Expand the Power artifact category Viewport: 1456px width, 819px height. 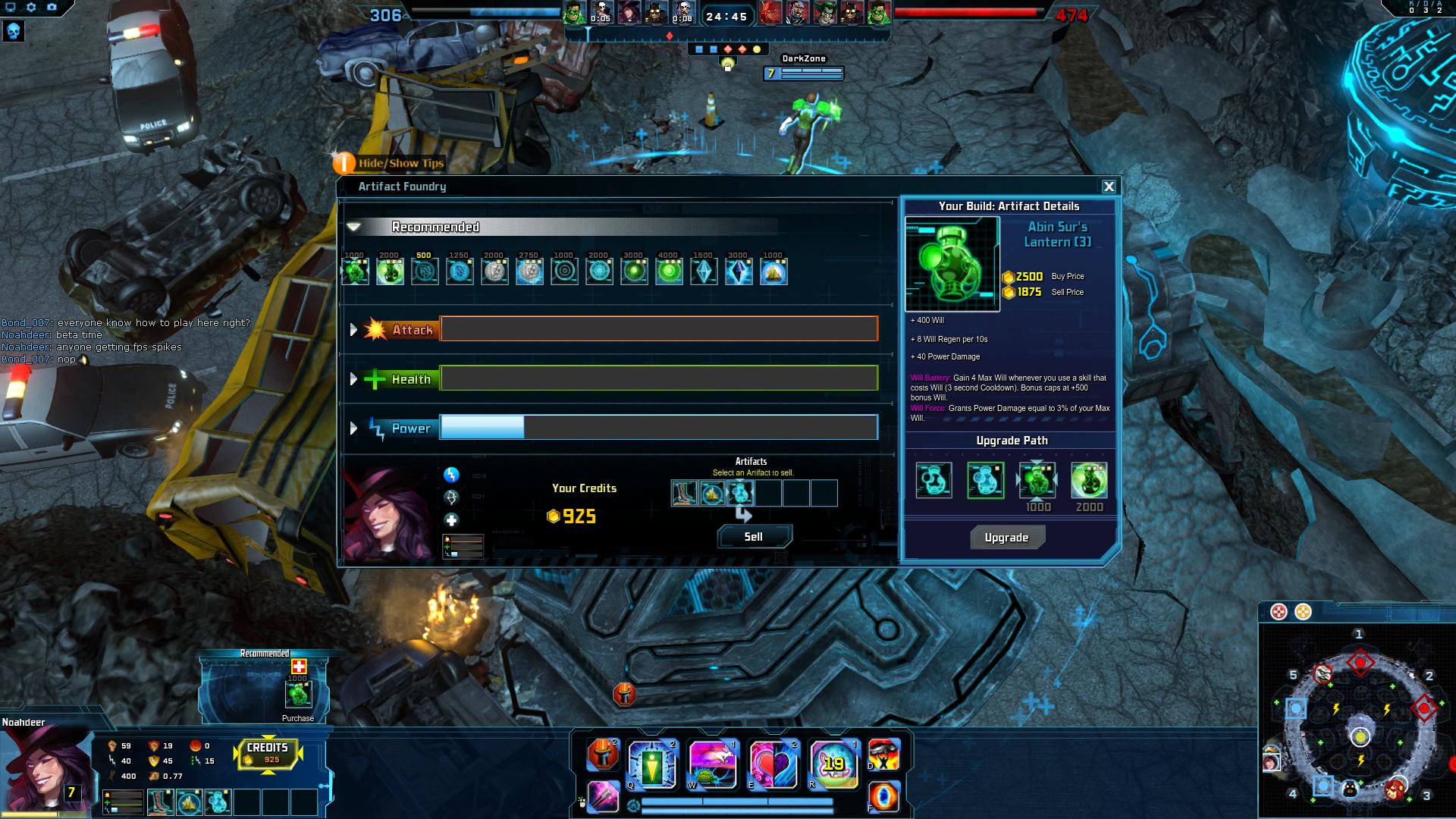tap(353, 428)
